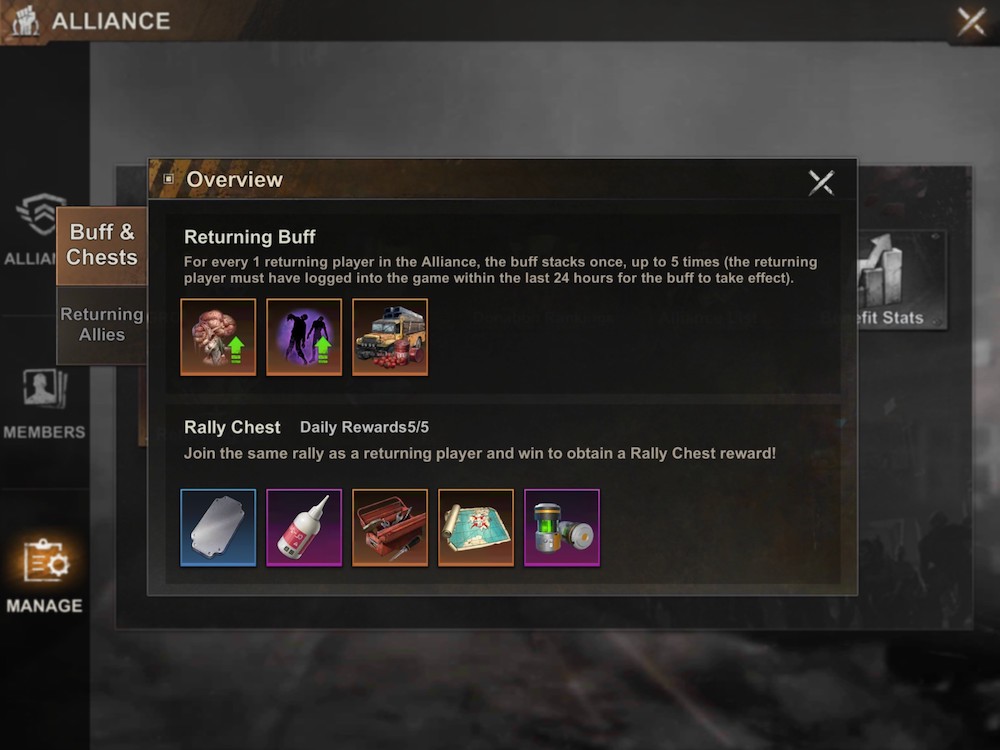Select the purple zombie buff icon
The height and width of the screenshot is (750, 1000).
(304, 337)
